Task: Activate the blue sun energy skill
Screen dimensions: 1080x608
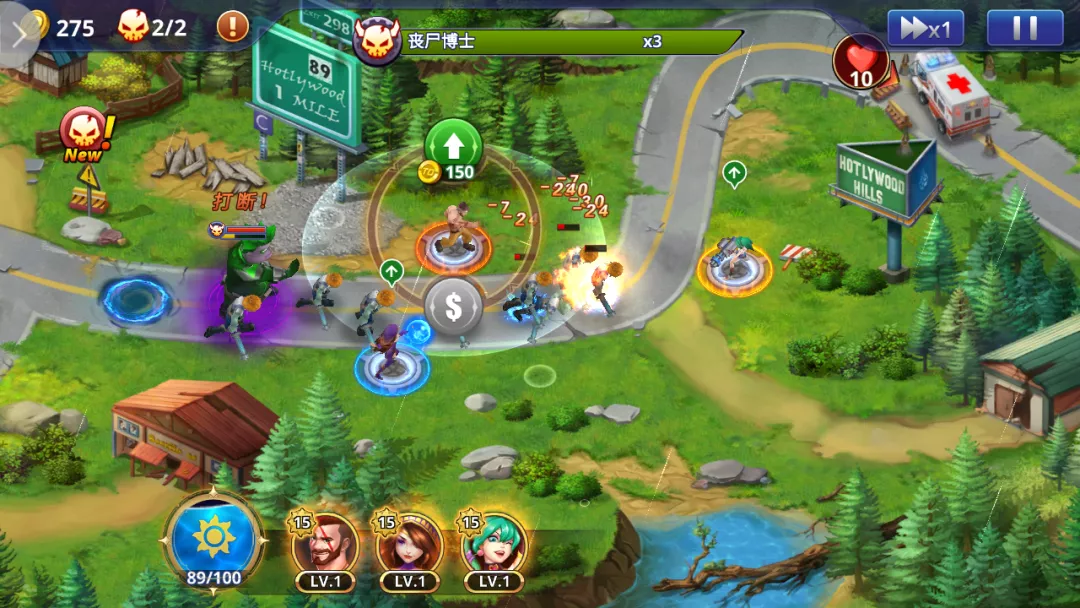Action: pyautogui.click(x=213, y=539)
